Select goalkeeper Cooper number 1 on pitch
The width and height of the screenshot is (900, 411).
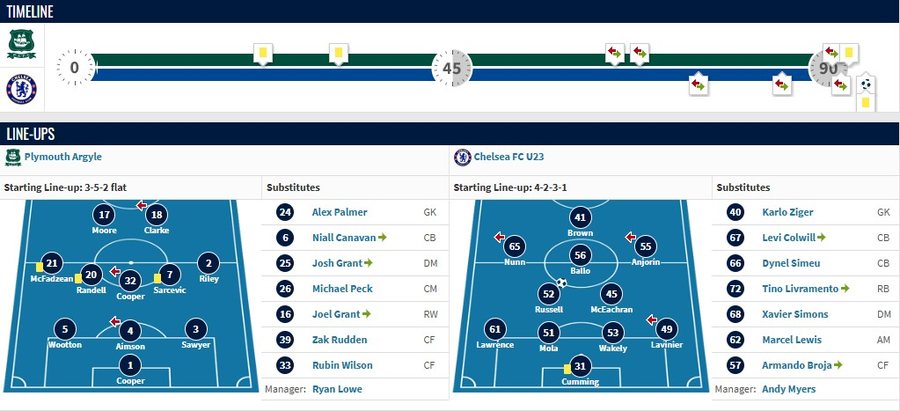click(129, 367)
